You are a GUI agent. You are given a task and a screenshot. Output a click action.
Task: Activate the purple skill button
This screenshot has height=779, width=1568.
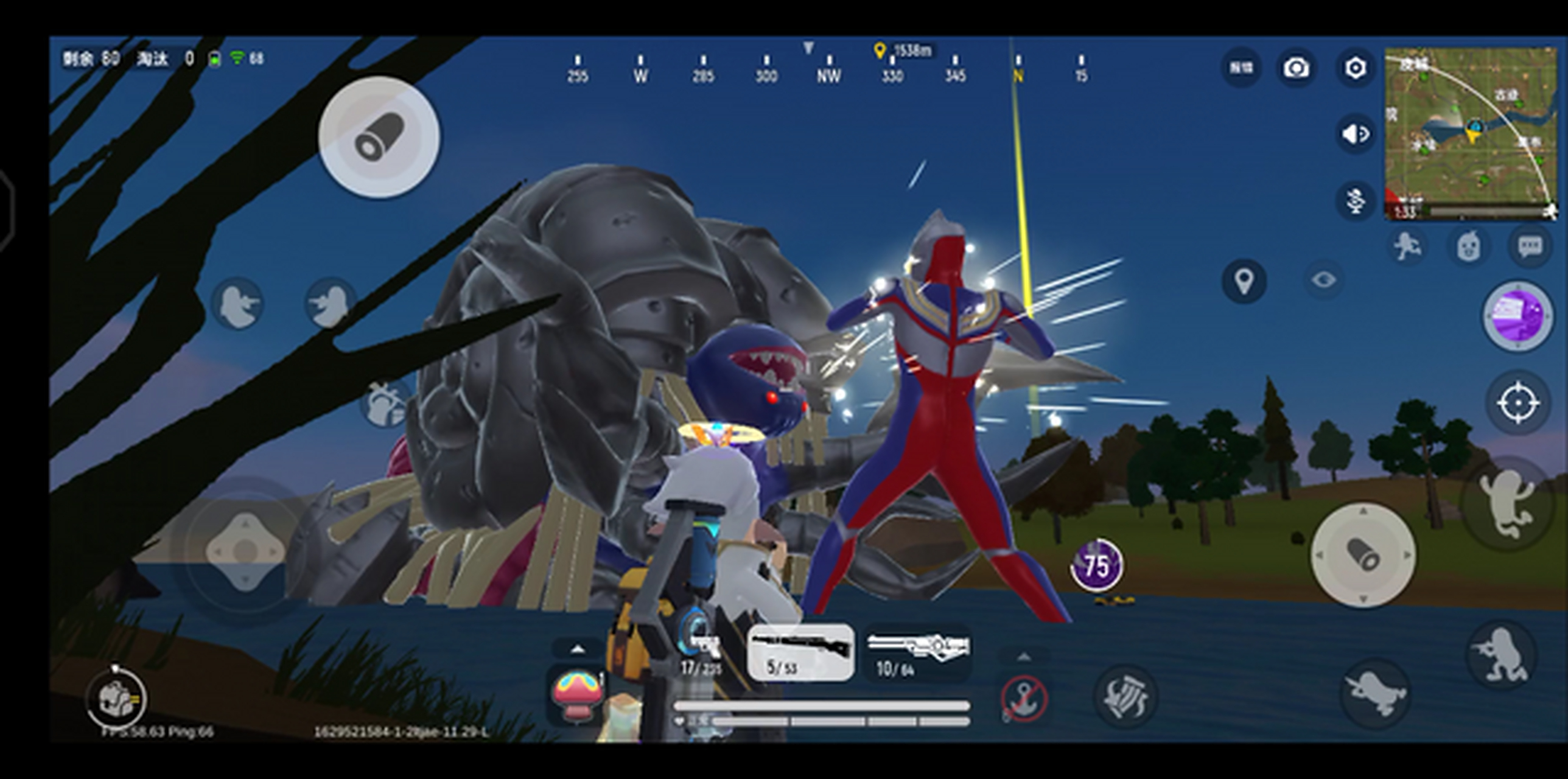(x=1517, y=315)
